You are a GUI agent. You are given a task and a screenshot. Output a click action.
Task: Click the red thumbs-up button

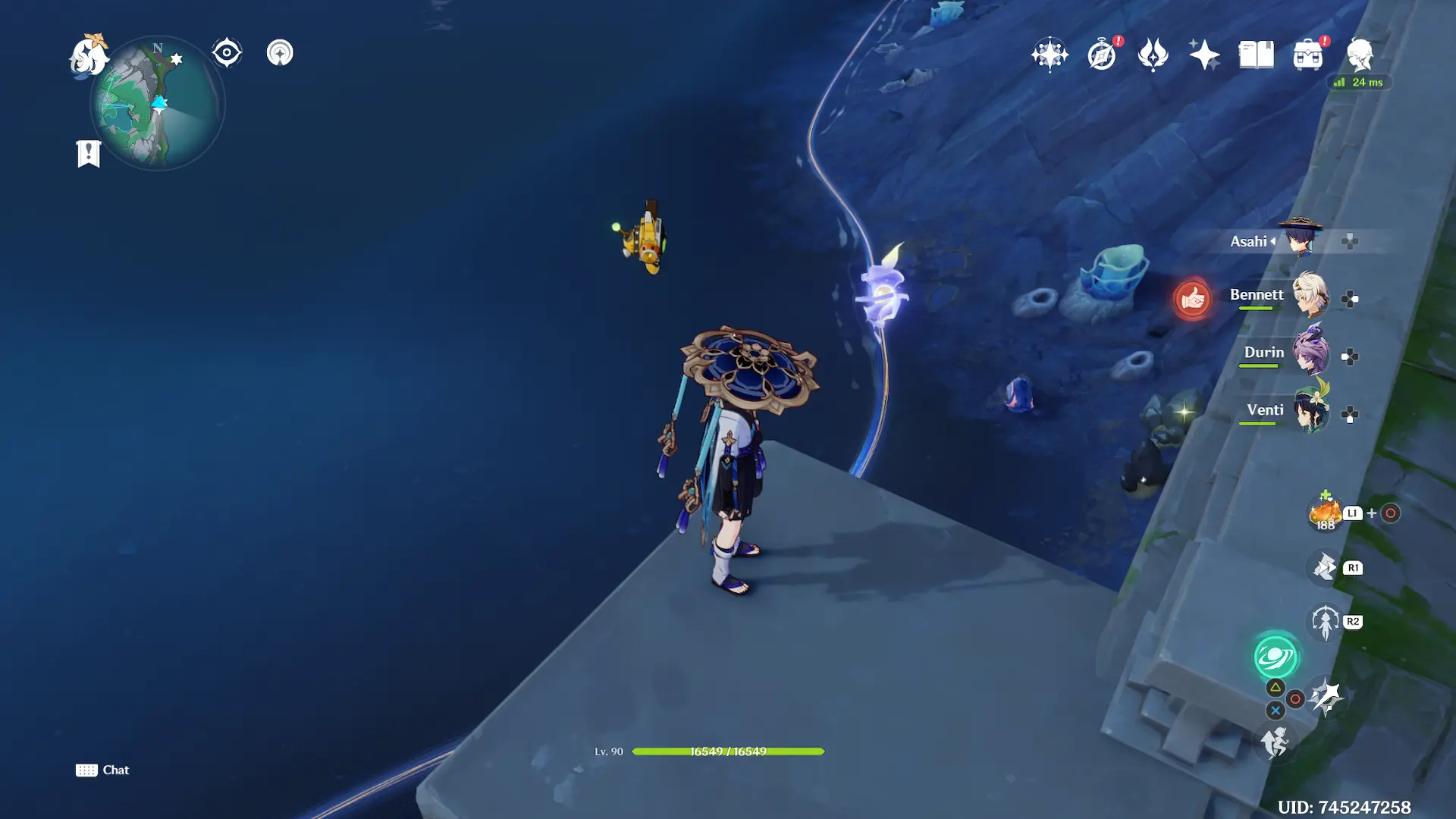[1192, 300]
